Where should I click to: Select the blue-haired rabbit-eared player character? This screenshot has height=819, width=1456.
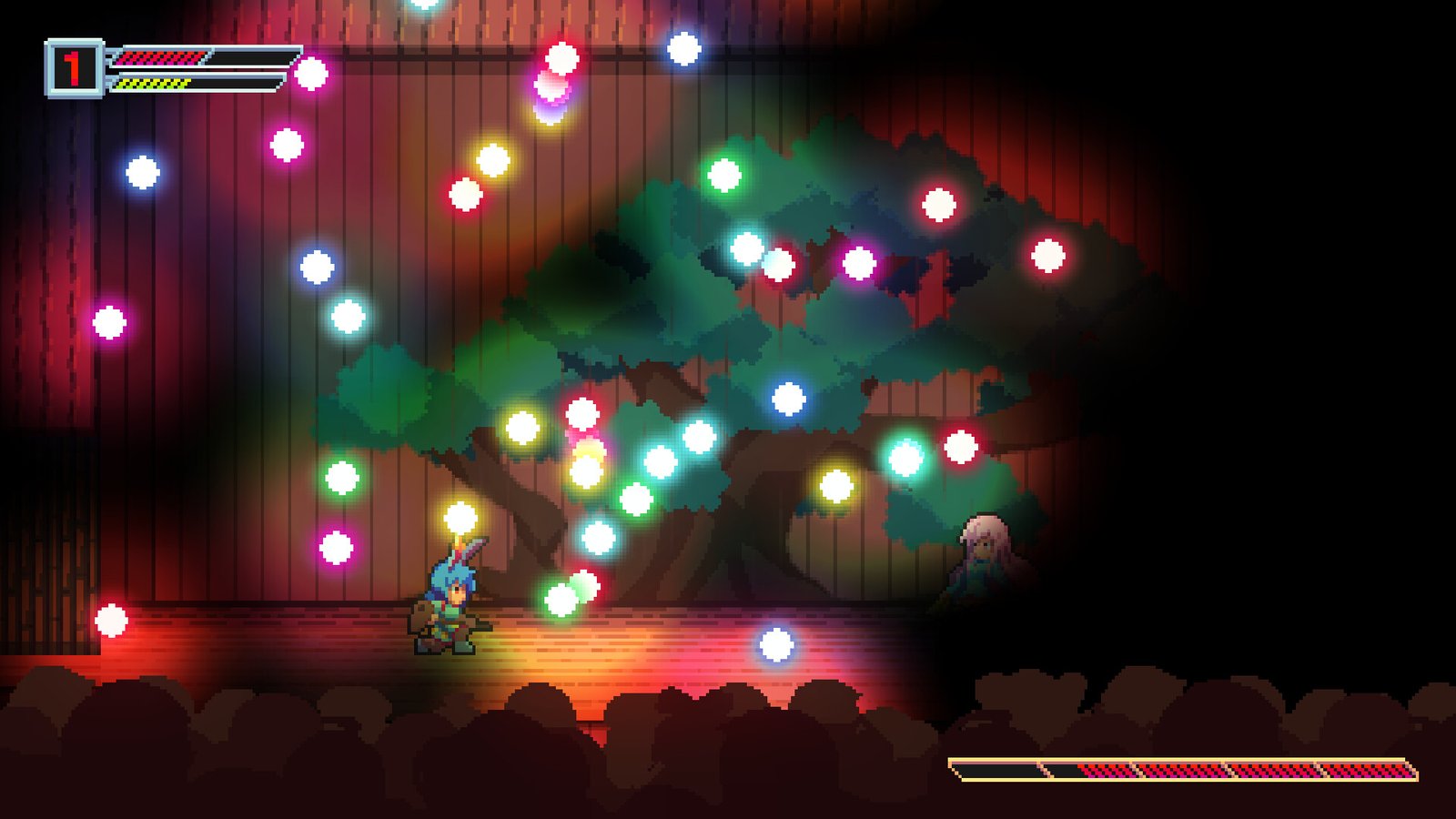452,610
